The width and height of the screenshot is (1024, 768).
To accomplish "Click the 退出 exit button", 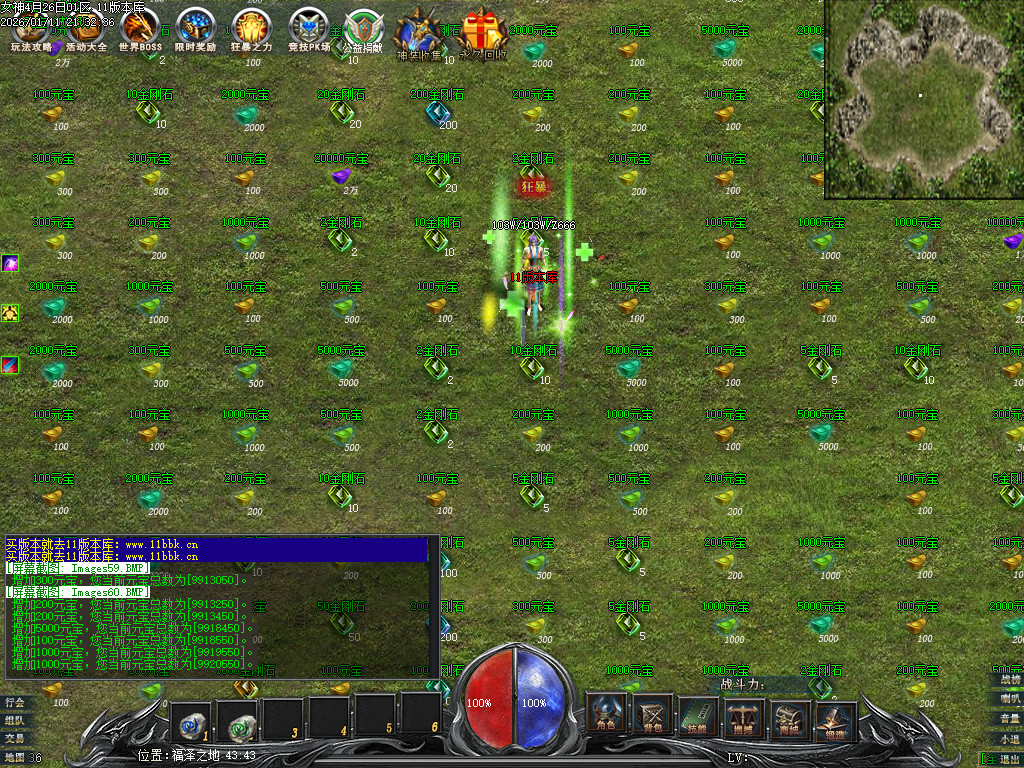I will click(x=1004, y=759).
